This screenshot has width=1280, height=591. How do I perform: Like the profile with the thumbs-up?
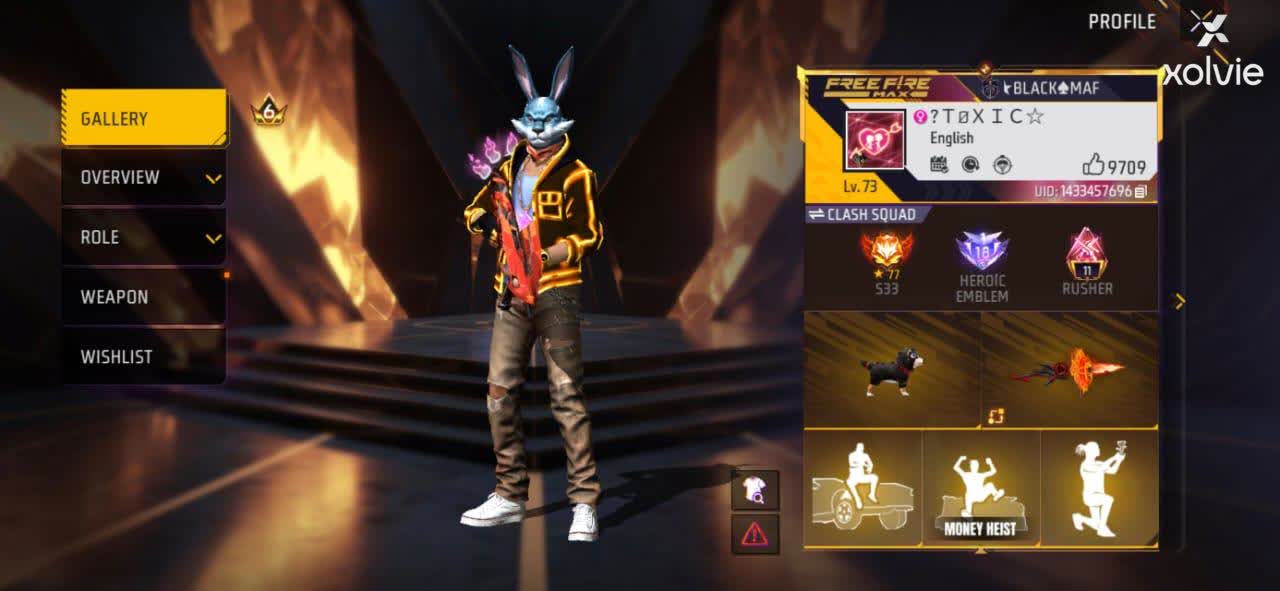(1093, 166)
